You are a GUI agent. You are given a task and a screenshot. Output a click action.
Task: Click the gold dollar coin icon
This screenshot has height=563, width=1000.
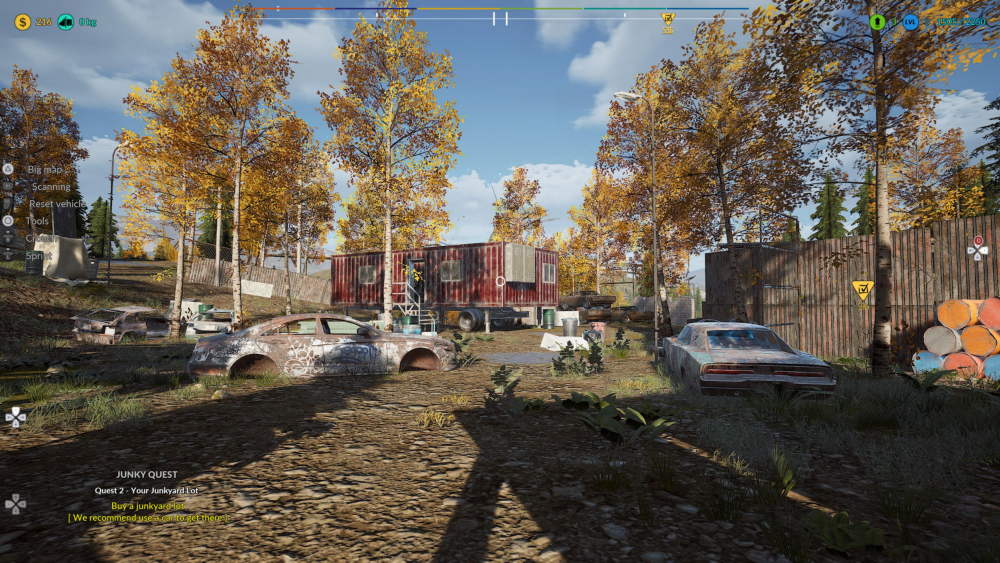(x=22, y=21)
